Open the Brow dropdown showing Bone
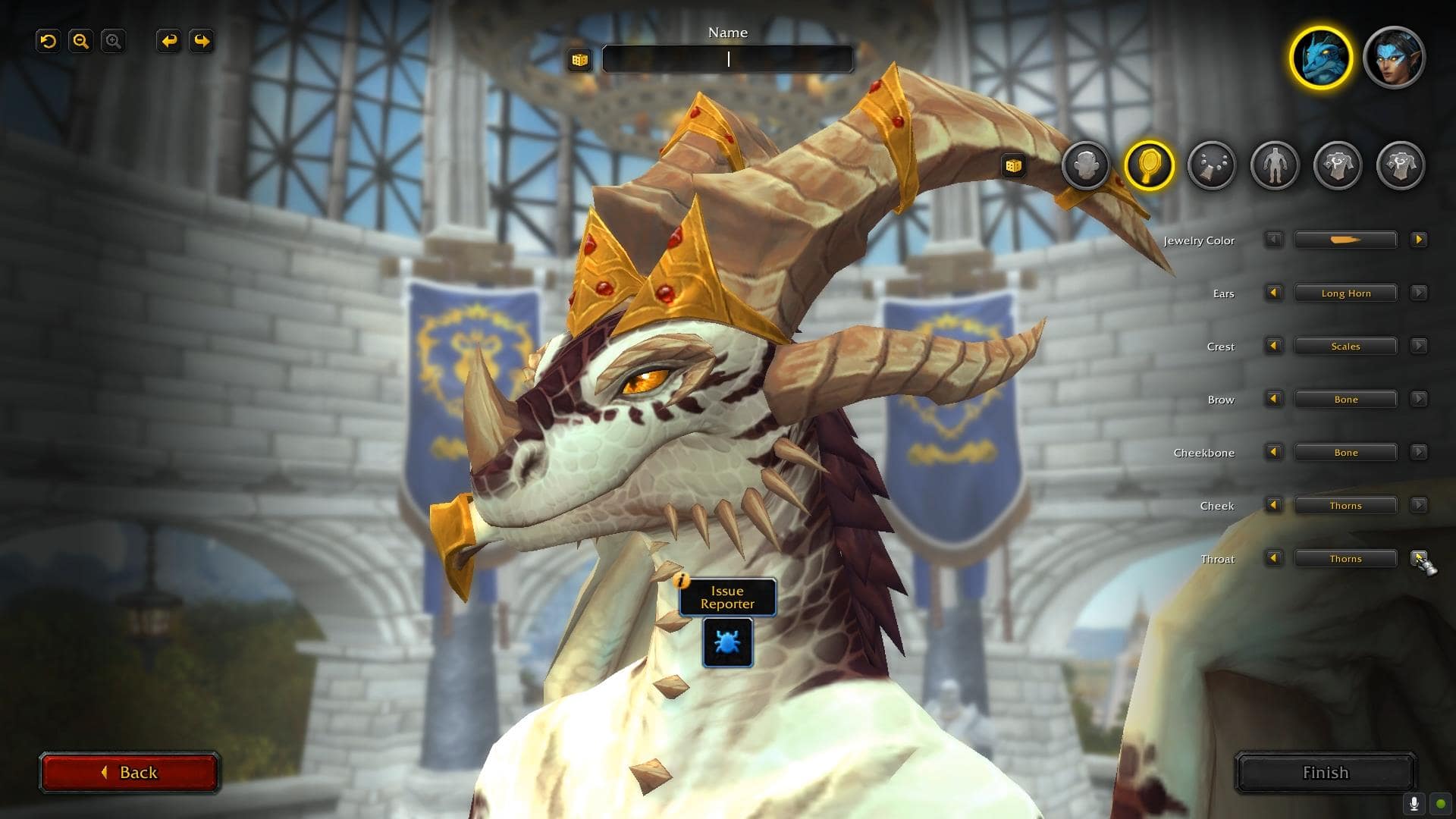This screenshot has width=1456, height=819. 1345,400
